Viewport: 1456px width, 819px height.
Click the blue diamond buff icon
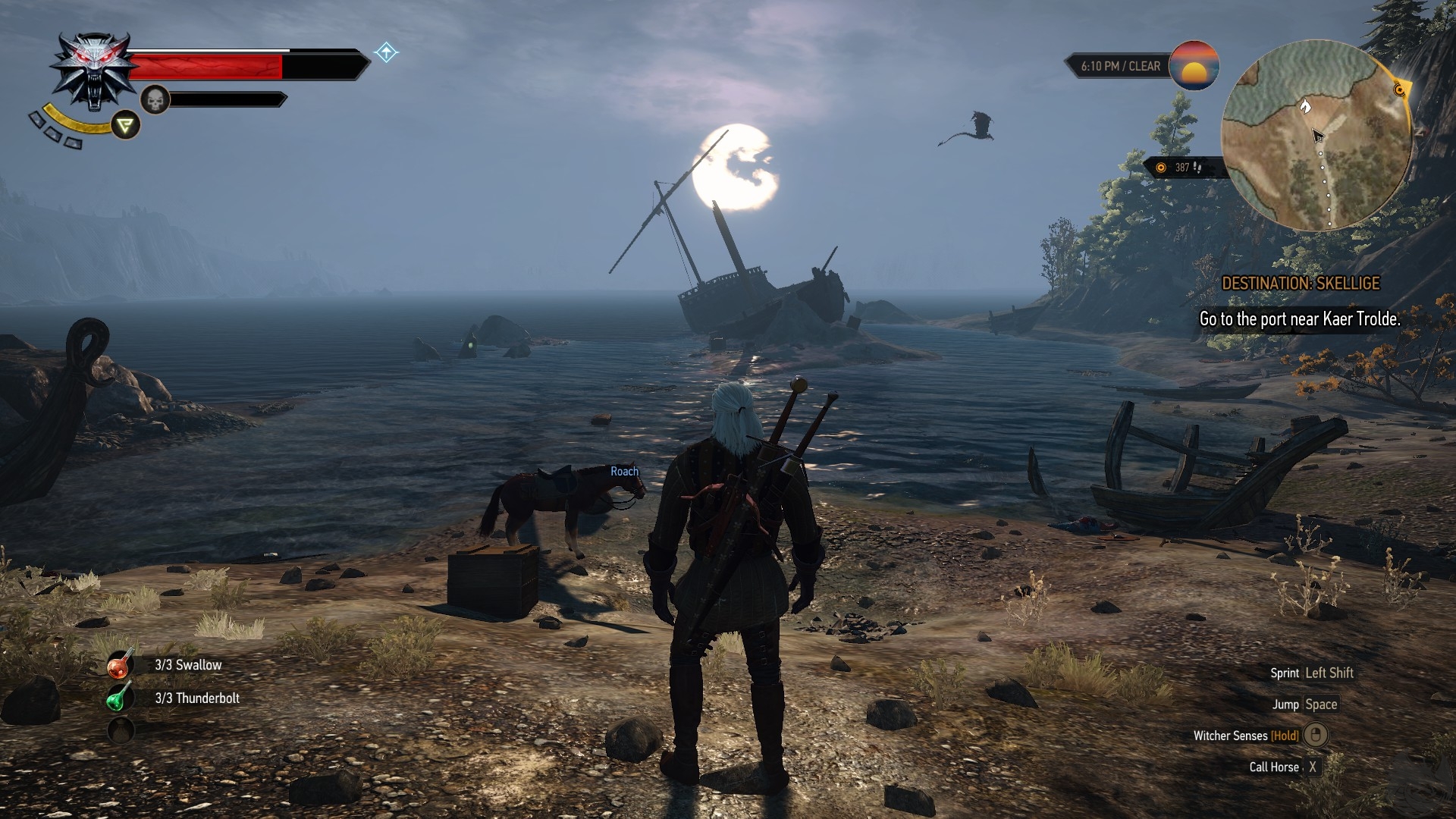pyautogui.click(x=387, y=52)
